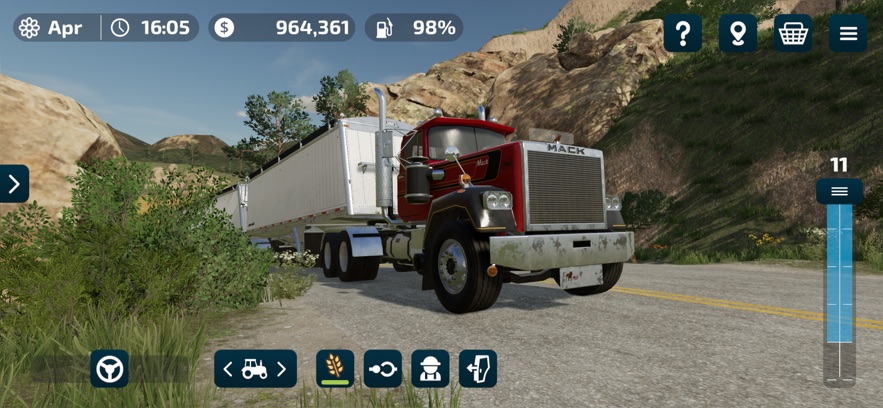Open the hamburger main menu
This screenshot has width=883, height=408.
pos(848,34)
